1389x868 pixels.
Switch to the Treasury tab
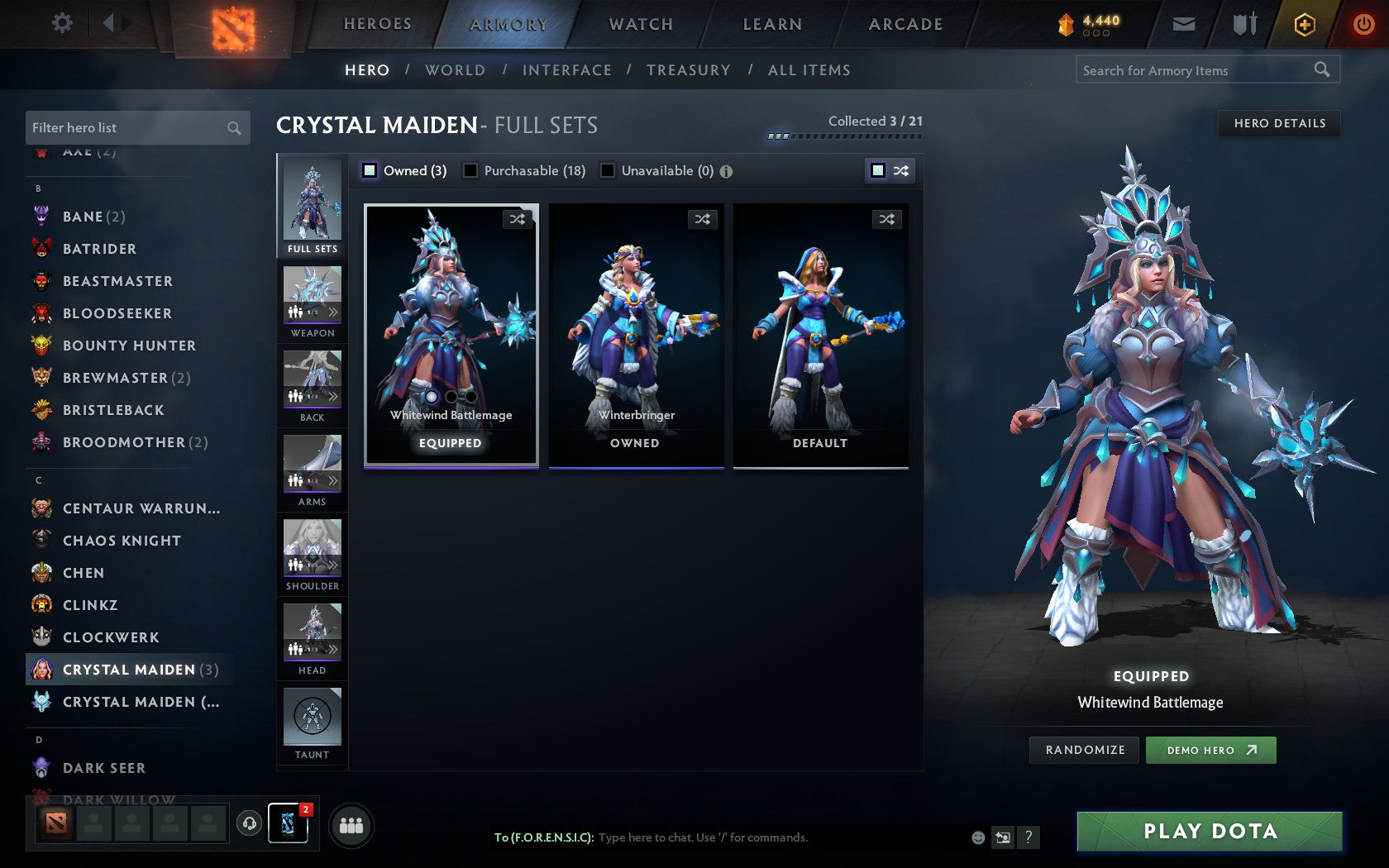[x=689, y=70]
